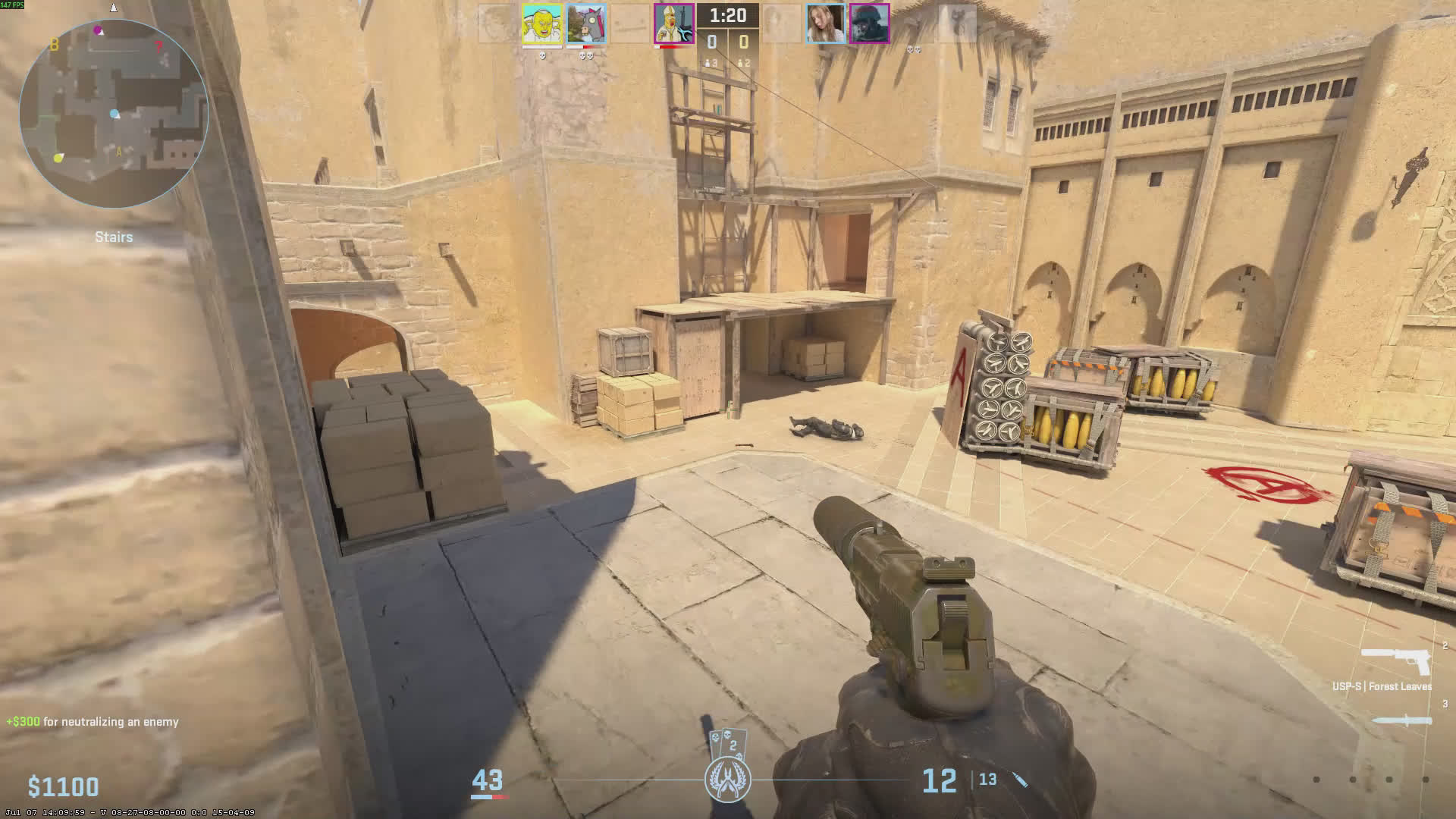Click the pope-hat cartoon player avatar
This screenshot has width=1456, height=819.
click(673, 24)
